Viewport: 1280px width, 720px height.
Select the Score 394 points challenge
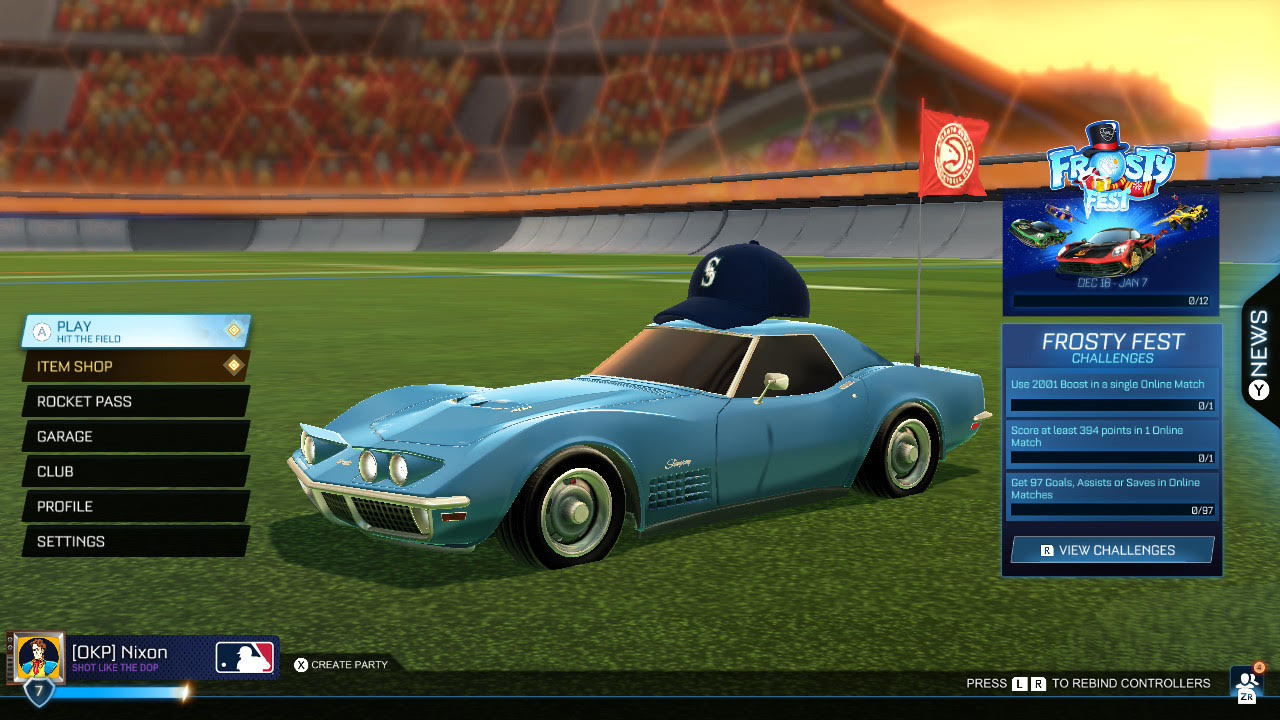1111,443
